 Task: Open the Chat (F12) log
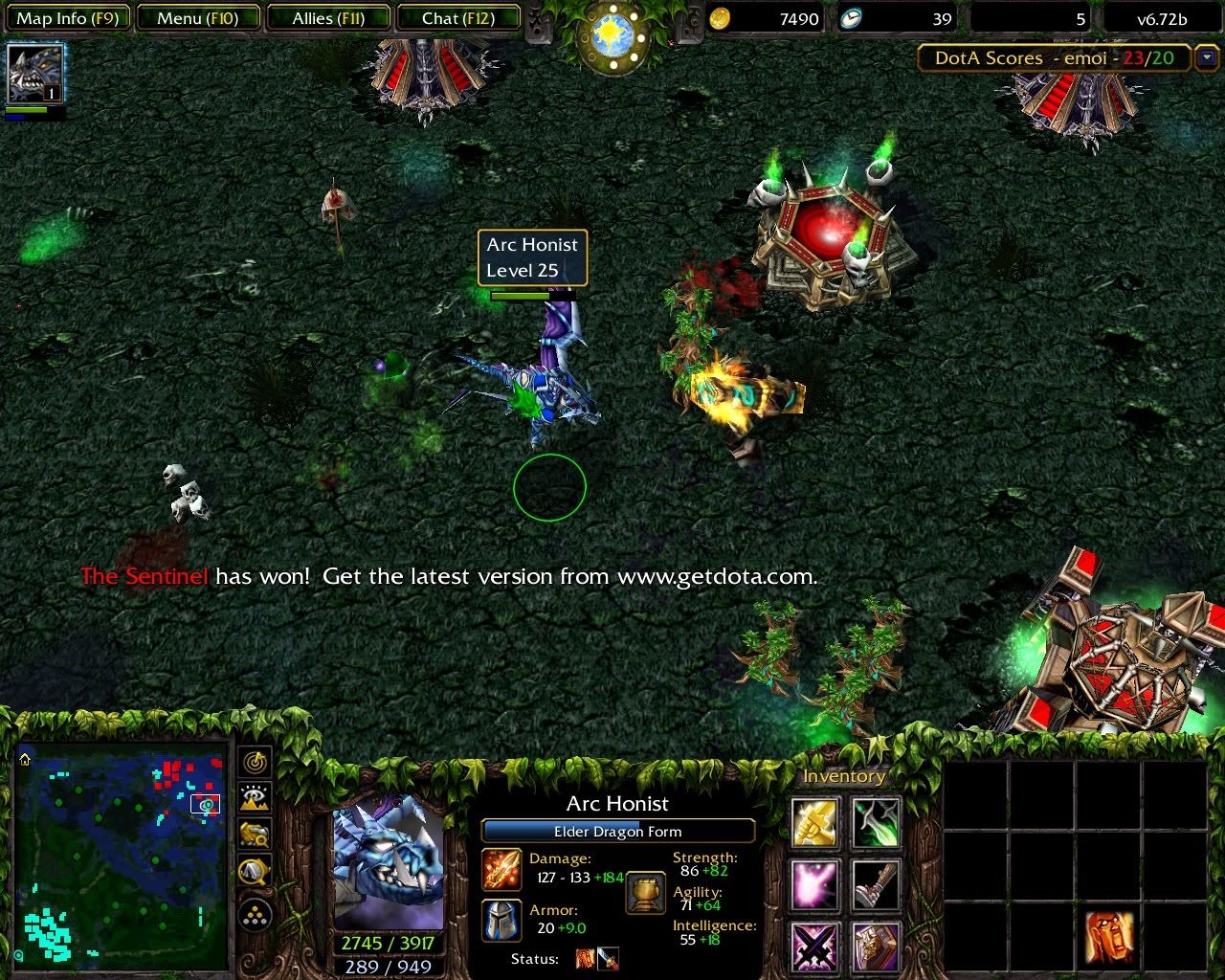[457, 18]
